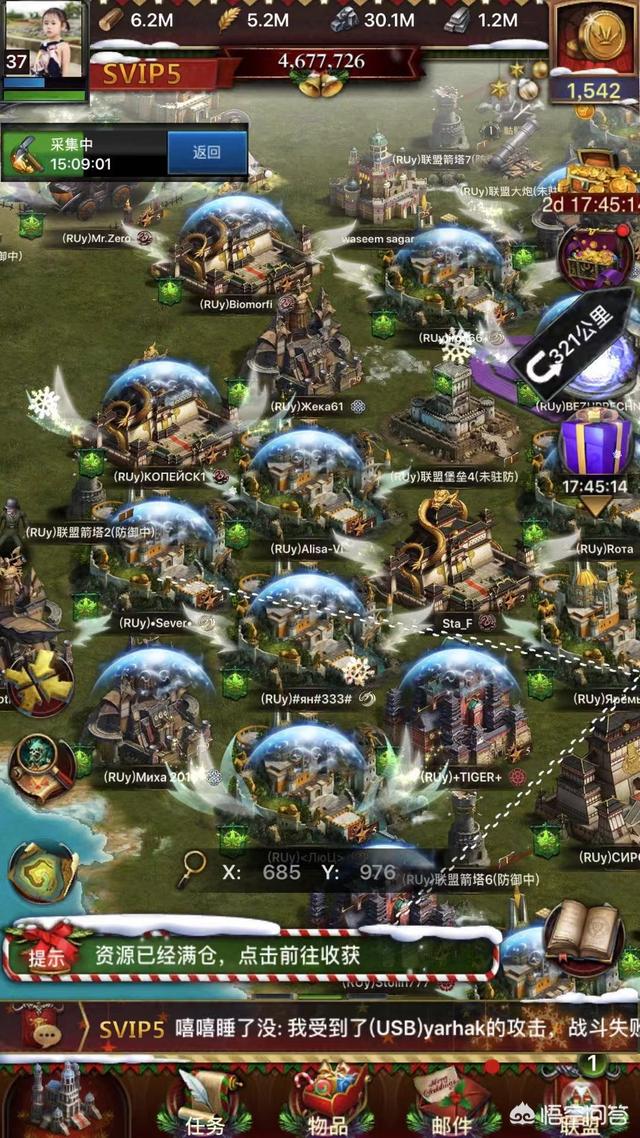Open the gold treasure pile event icon
This screenshot has width=640, height=1138.
tap(598, 180)
